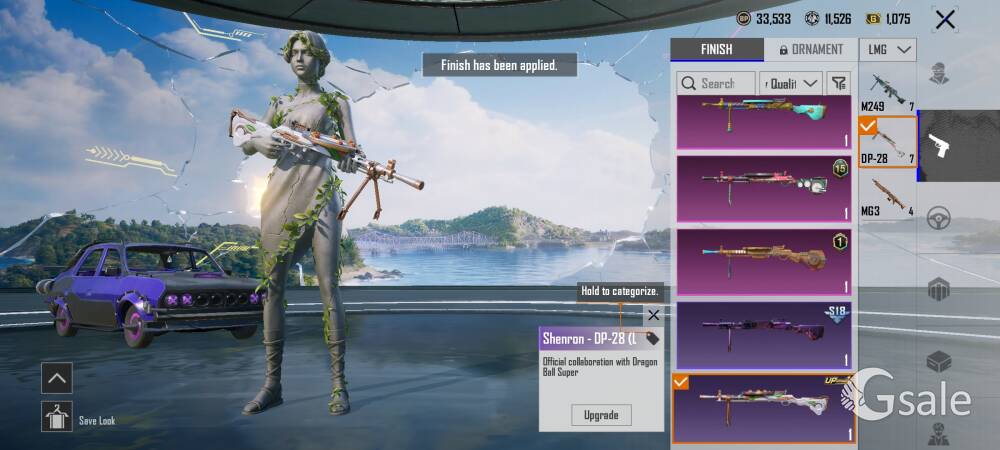Upgrade the Shenron DP-28 finish
Screen dimensions: 1000x450
(x=601, y=414)
